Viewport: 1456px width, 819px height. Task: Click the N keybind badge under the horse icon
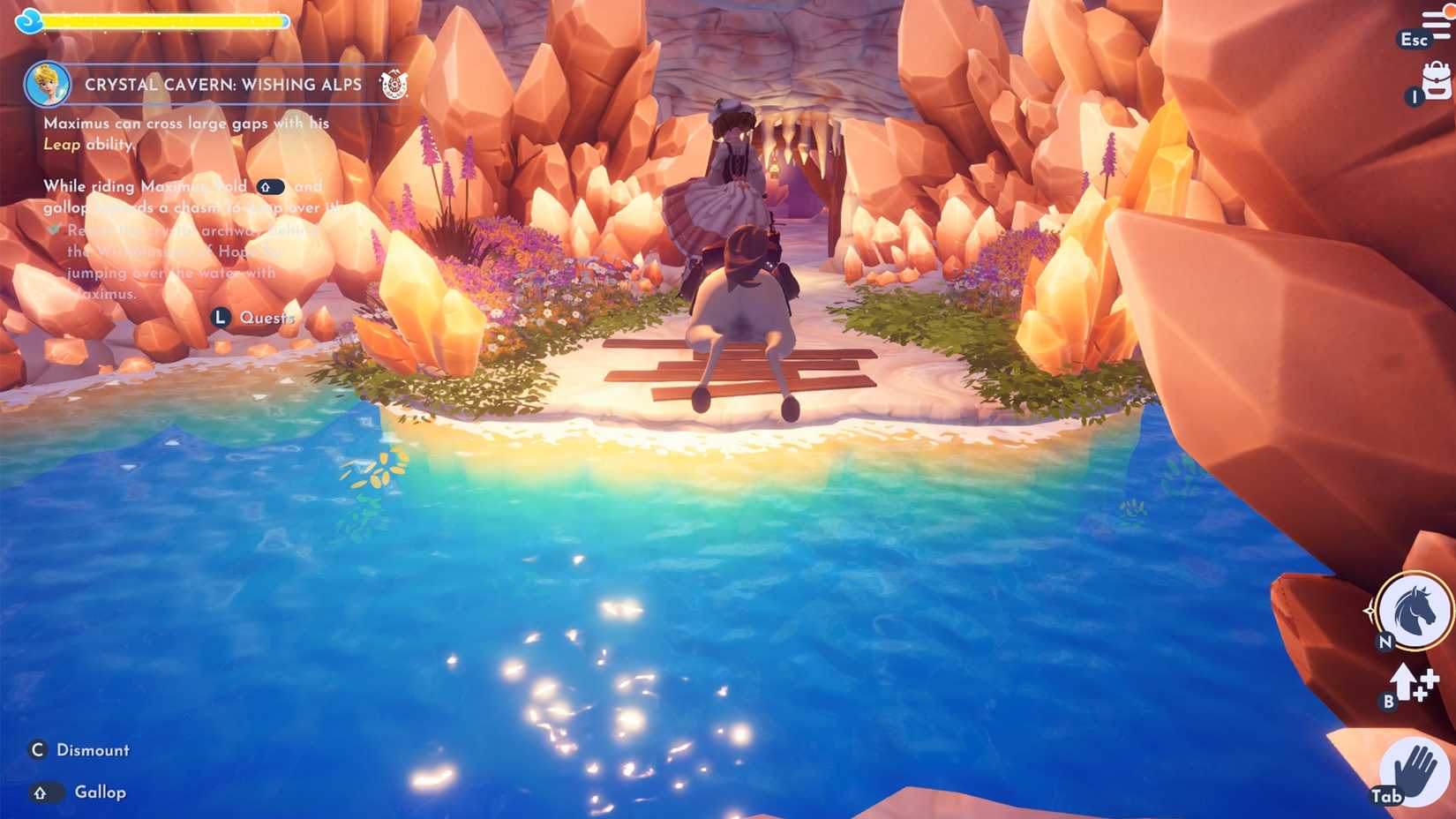coord(1385,642)
